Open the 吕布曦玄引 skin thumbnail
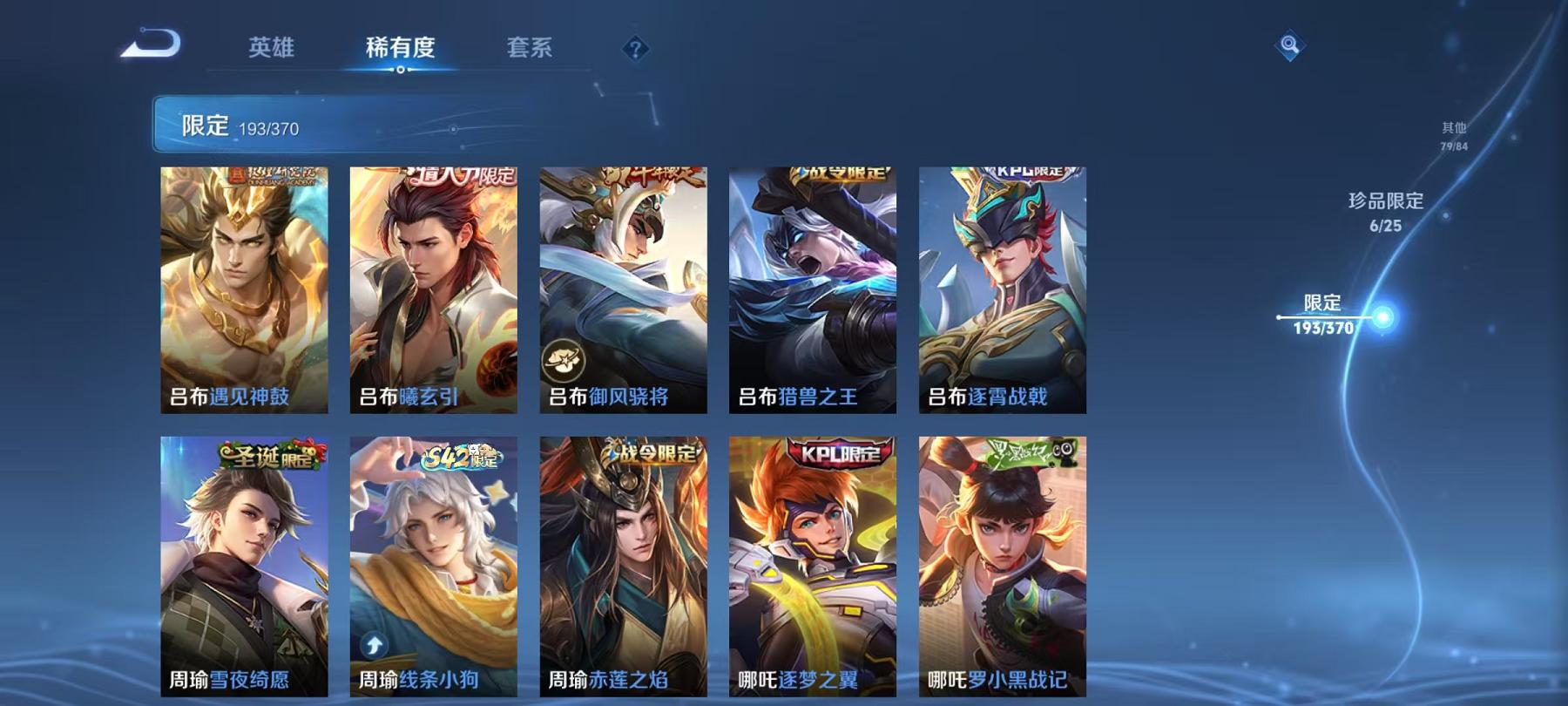 coord(433,288)
